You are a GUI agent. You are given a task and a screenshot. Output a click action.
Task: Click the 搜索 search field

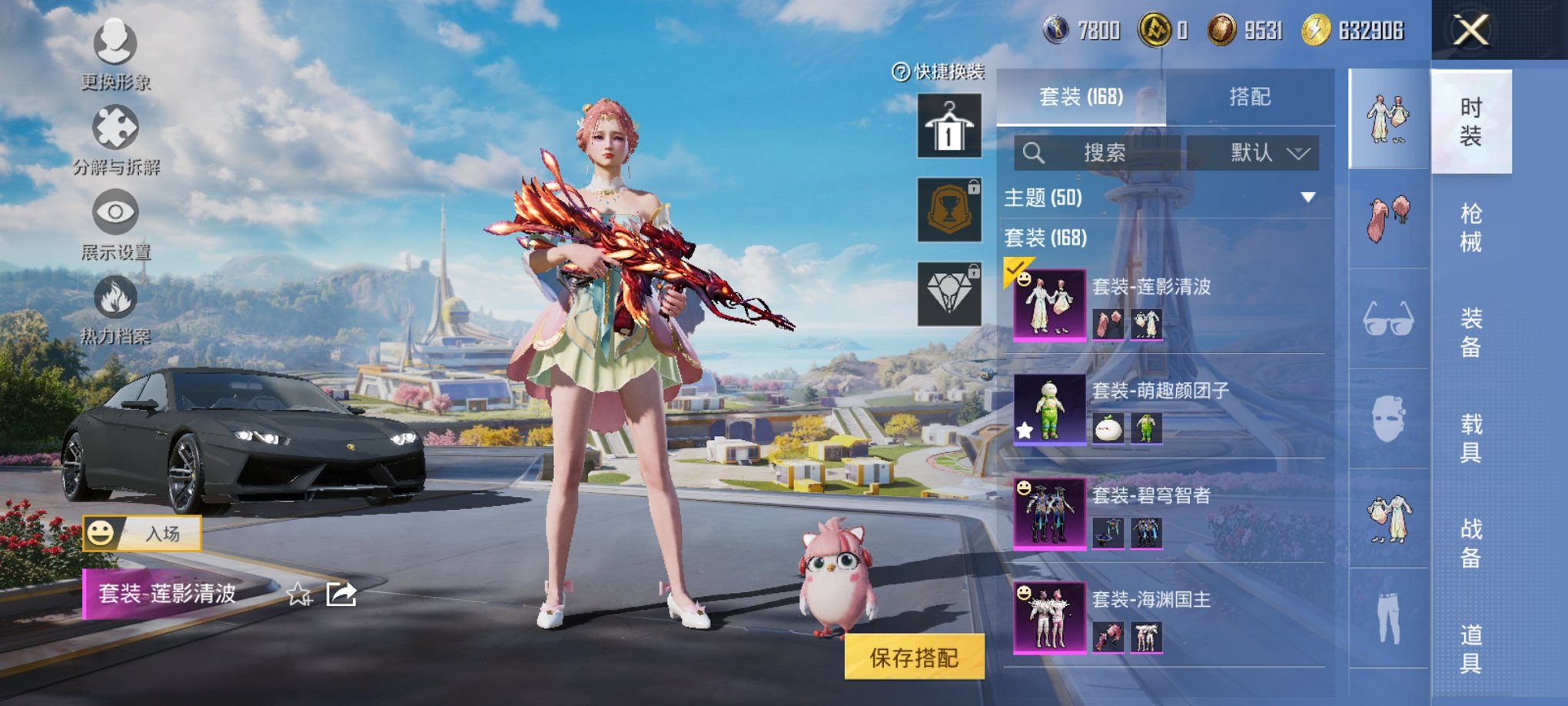1097,153
